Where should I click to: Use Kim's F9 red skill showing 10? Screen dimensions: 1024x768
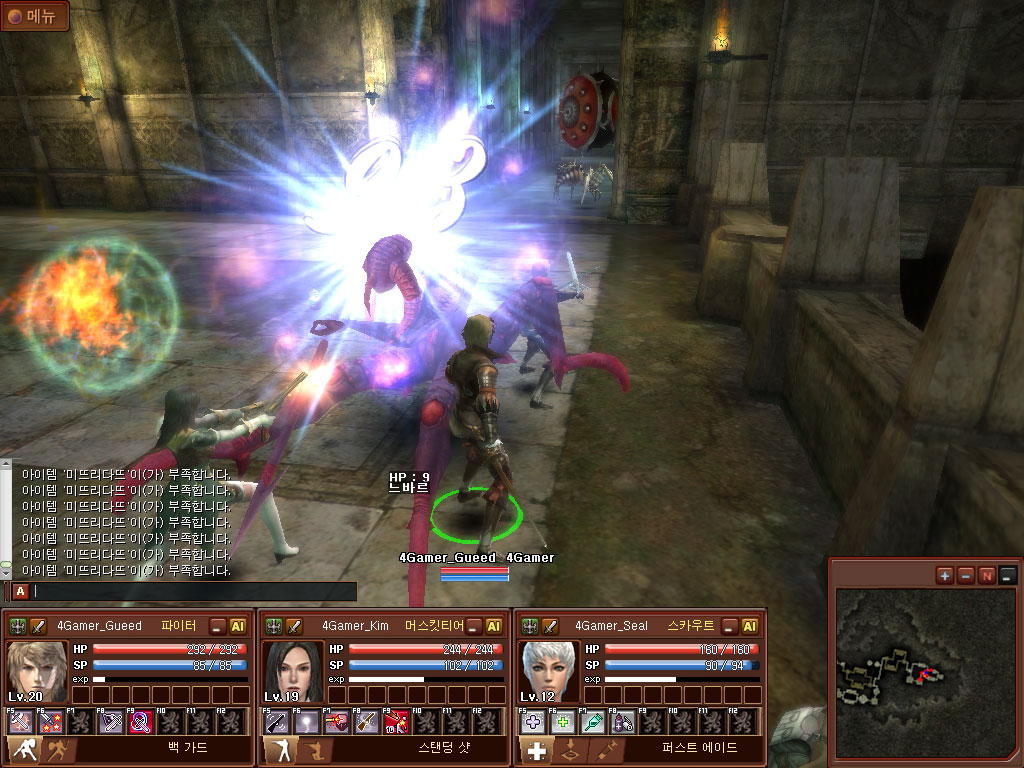pyautogui.click(x=395, y=722)
